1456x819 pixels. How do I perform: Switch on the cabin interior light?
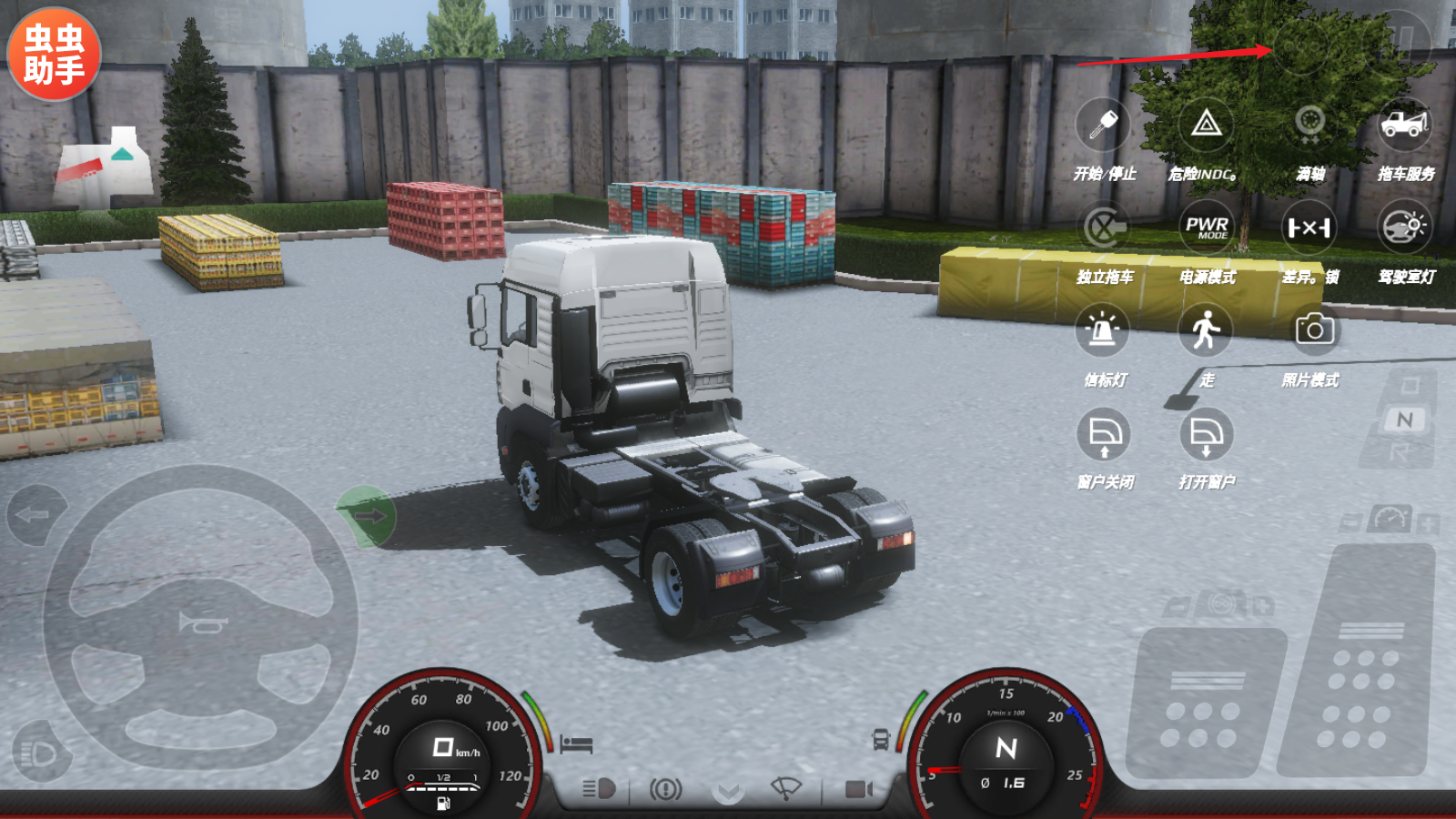tap(1404, 227)
